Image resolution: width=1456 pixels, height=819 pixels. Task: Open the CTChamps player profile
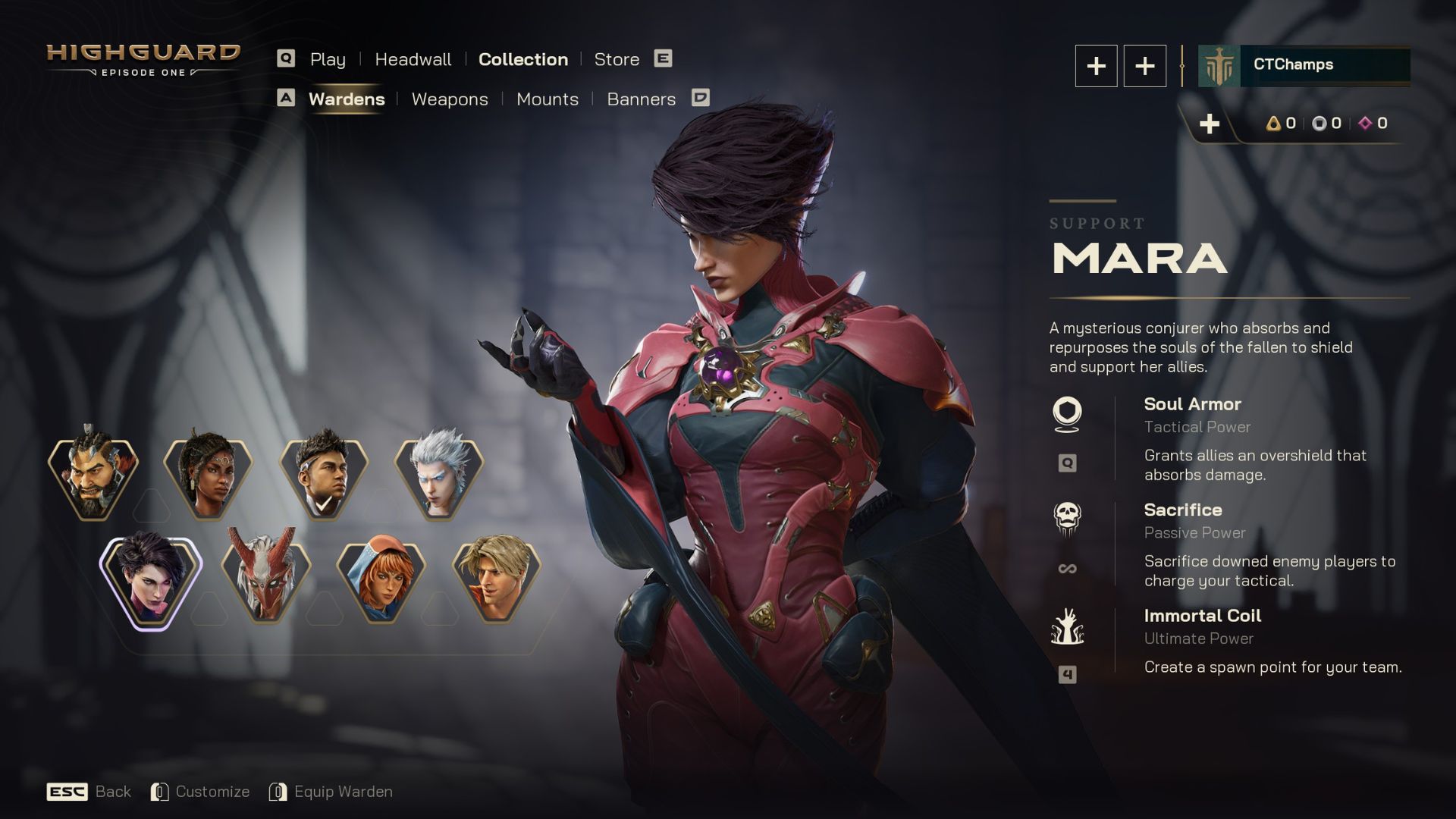[x=1304, y=65]
